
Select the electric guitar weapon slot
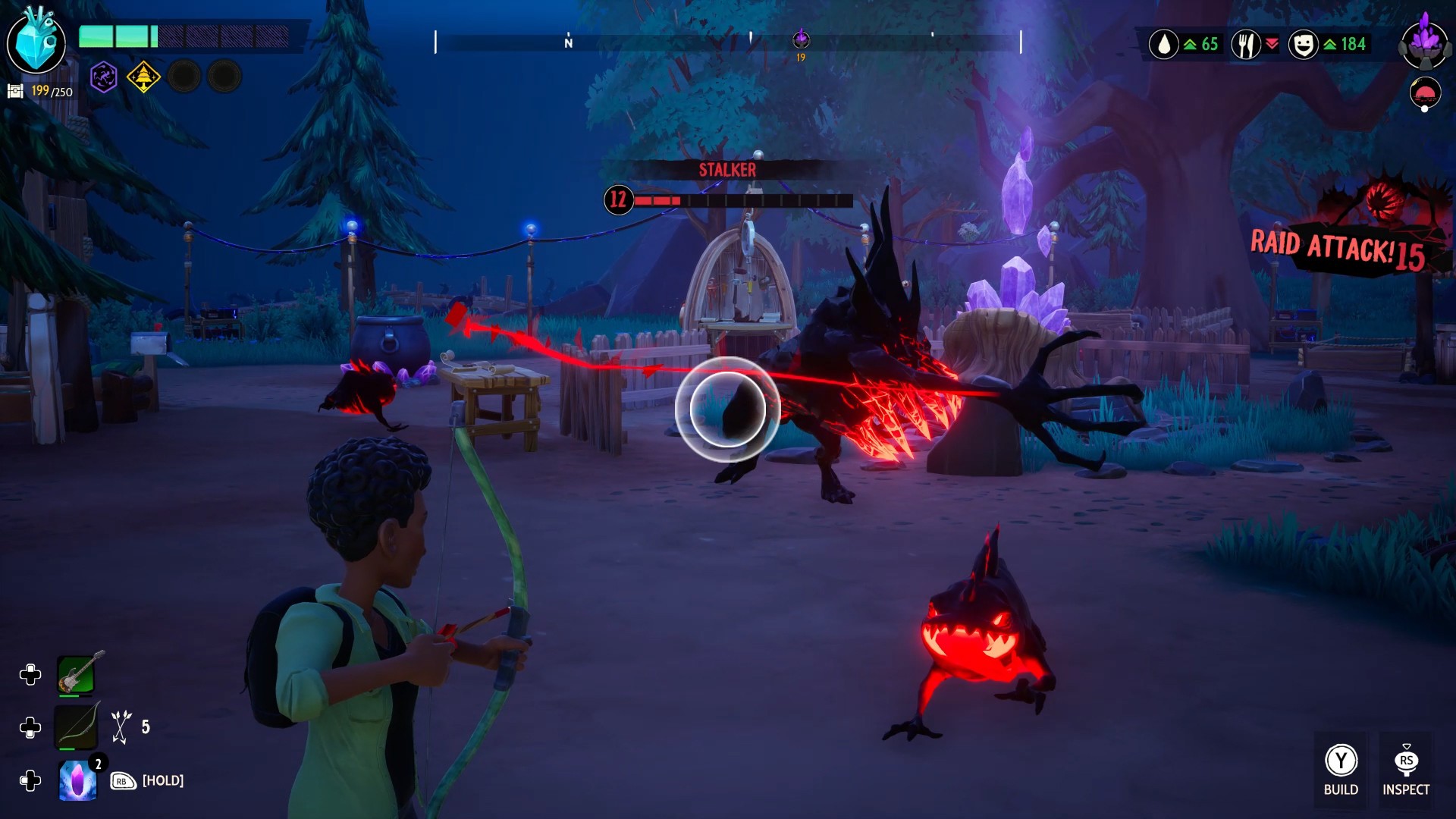[77, 673]
